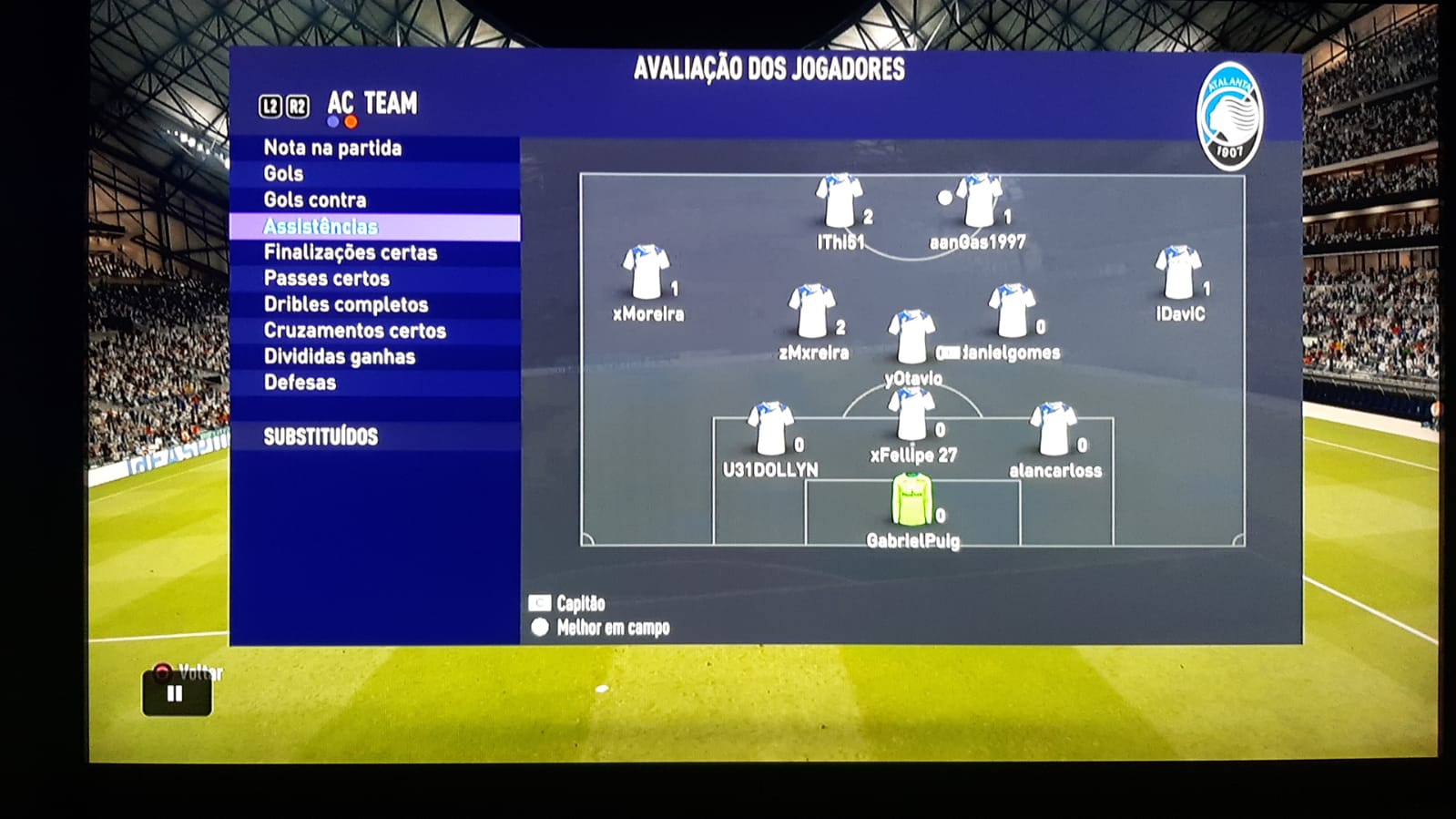Show Passes certos ratings
This screenshot has height=819, width=1456.
click(x=327, y=278)
